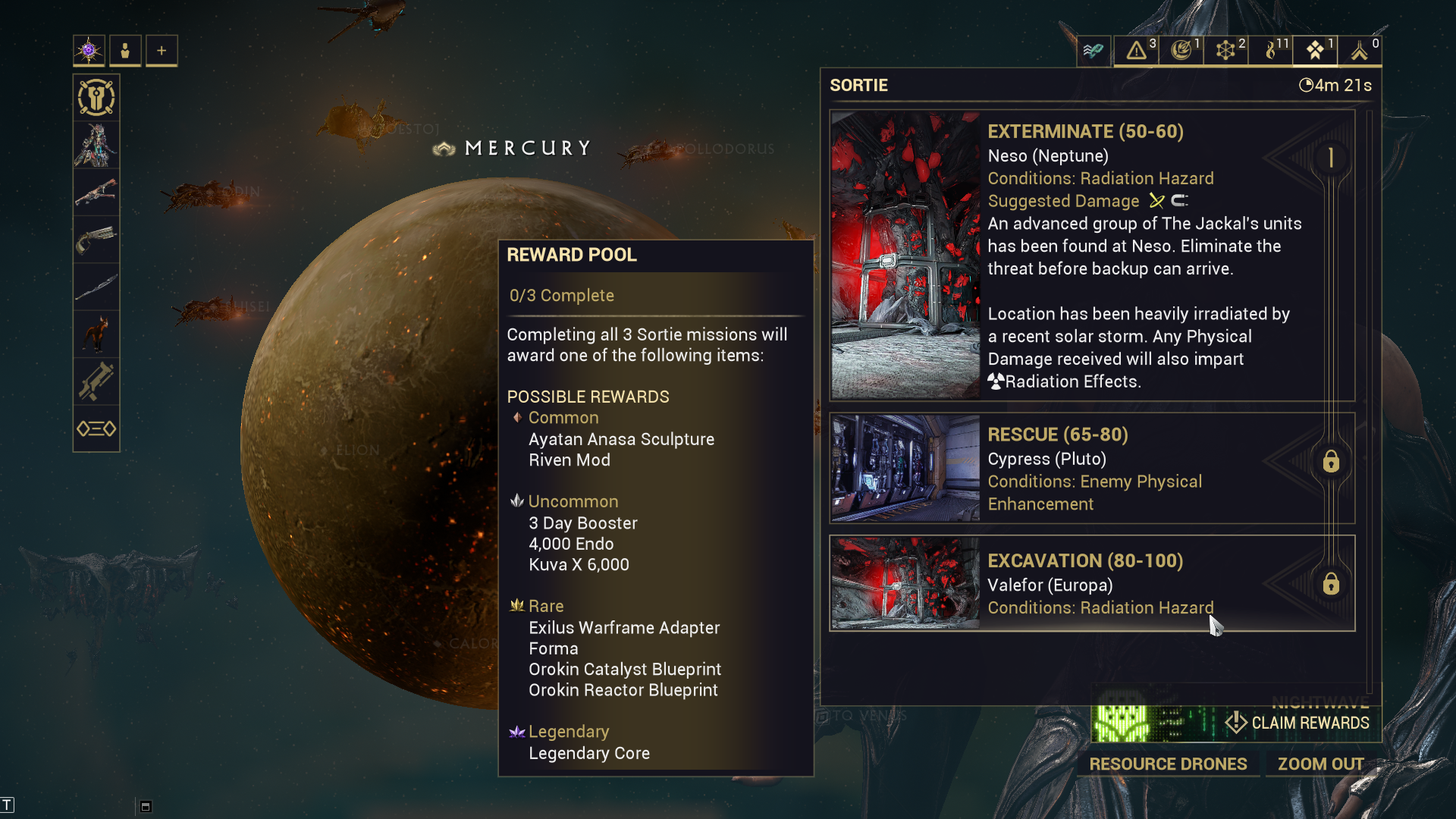
Task: Open Resource Drones
Action: [1168, 764]
